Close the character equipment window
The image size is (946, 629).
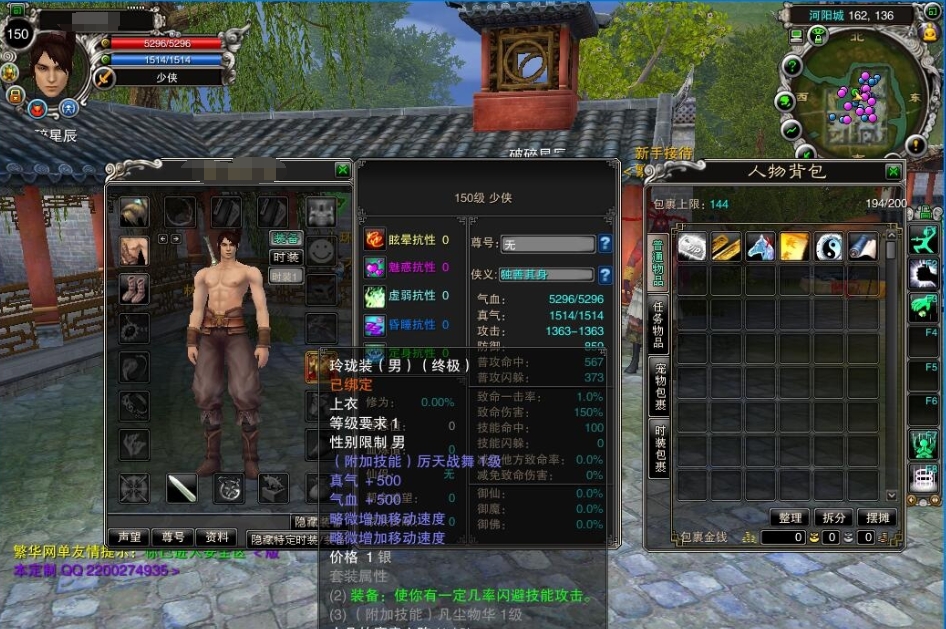click(x=343, y=170)
